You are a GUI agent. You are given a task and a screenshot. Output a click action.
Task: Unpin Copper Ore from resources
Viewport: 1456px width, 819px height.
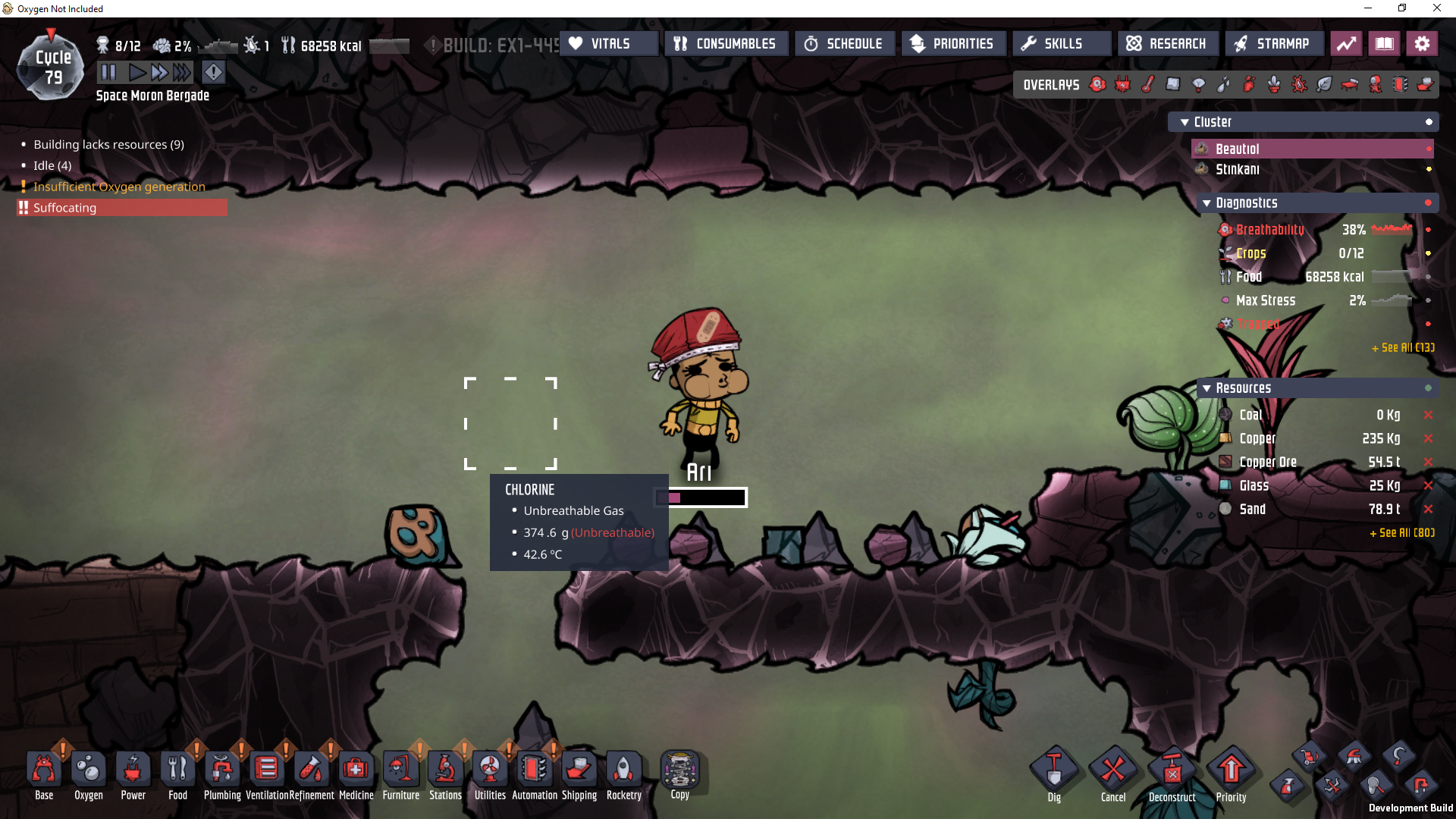(x=1428, y=462)
